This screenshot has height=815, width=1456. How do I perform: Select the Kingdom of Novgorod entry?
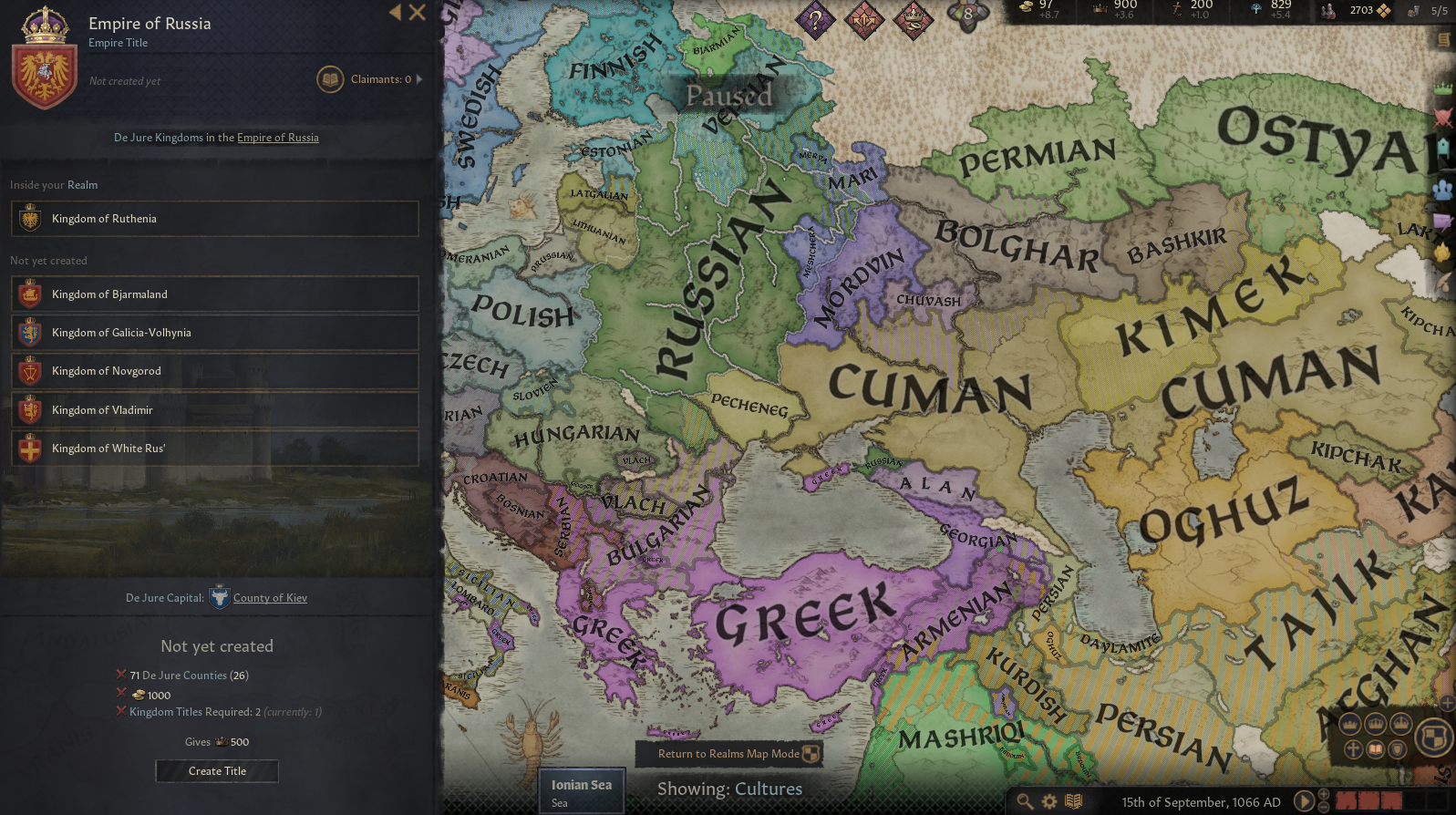click(216, 371)
